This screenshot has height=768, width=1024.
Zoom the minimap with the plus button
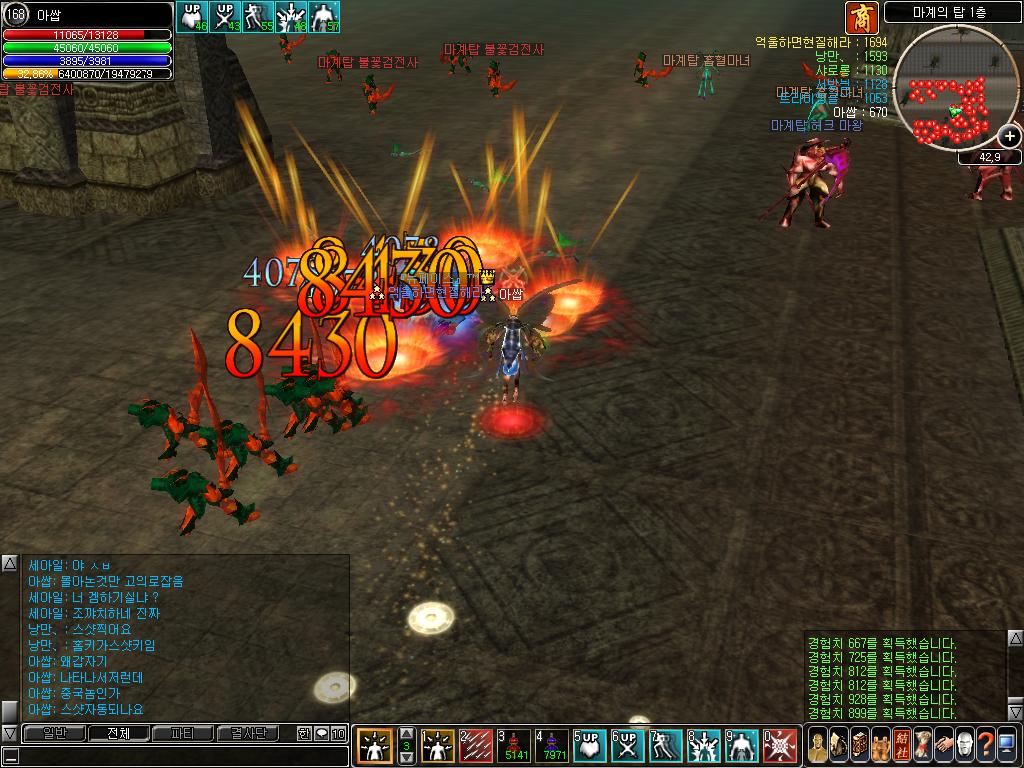[x=1009, y=139]
